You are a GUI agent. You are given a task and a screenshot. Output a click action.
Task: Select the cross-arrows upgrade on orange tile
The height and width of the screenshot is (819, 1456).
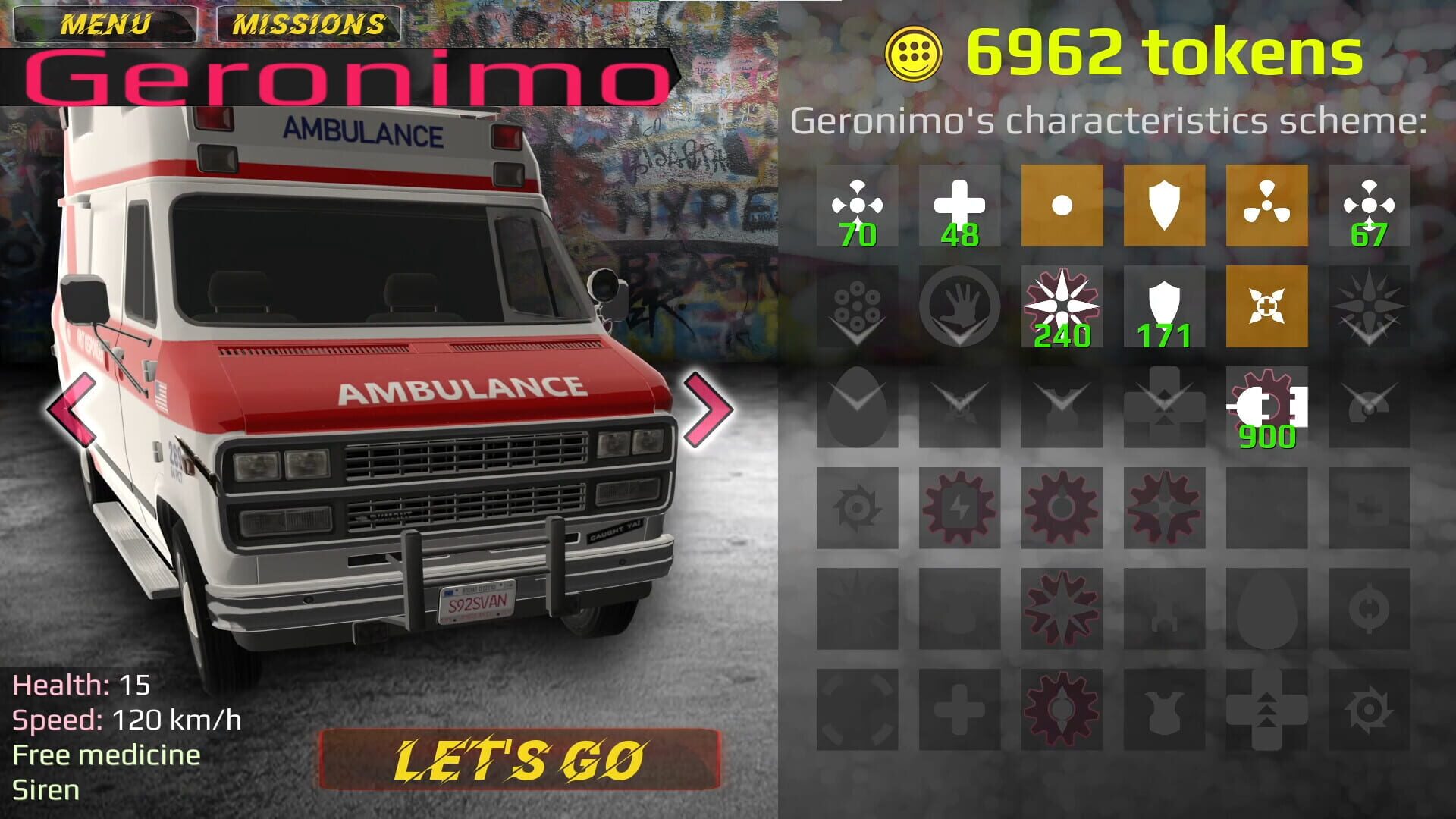click(1266, 307)
